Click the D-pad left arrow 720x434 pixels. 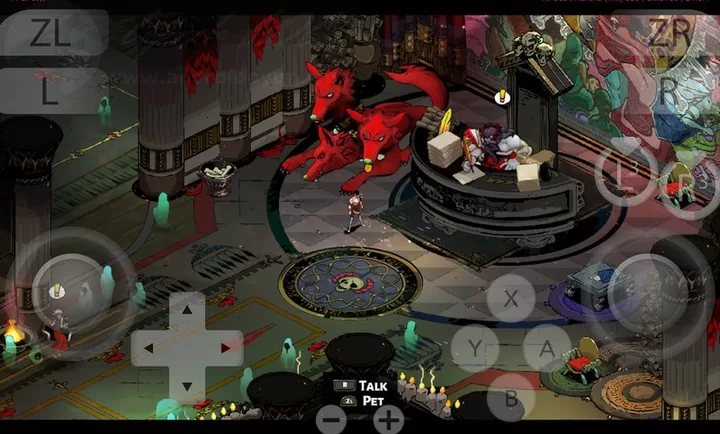tap(149, 348)
